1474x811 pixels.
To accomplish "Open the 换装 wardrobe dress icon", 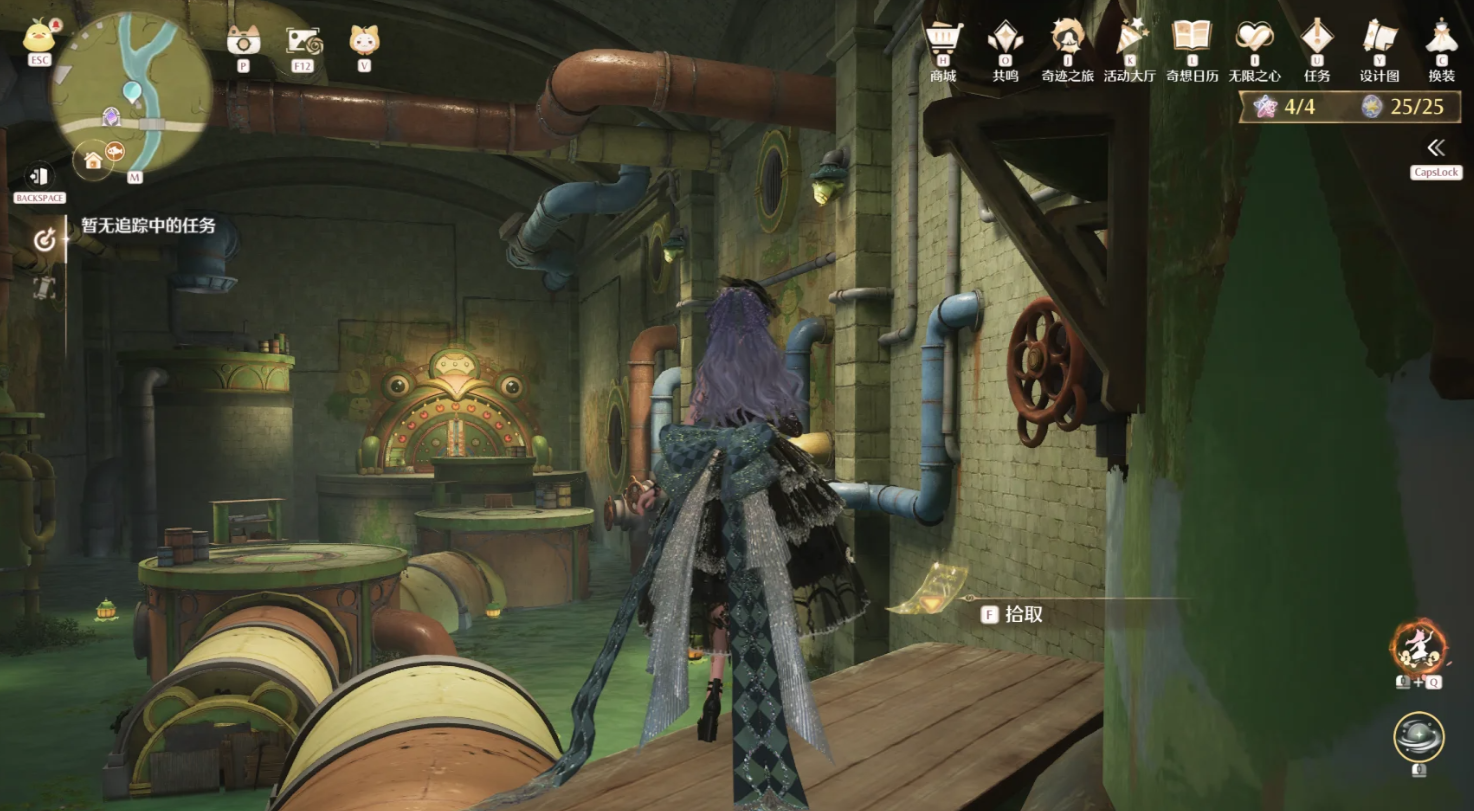I will [x=1441, y=40].
